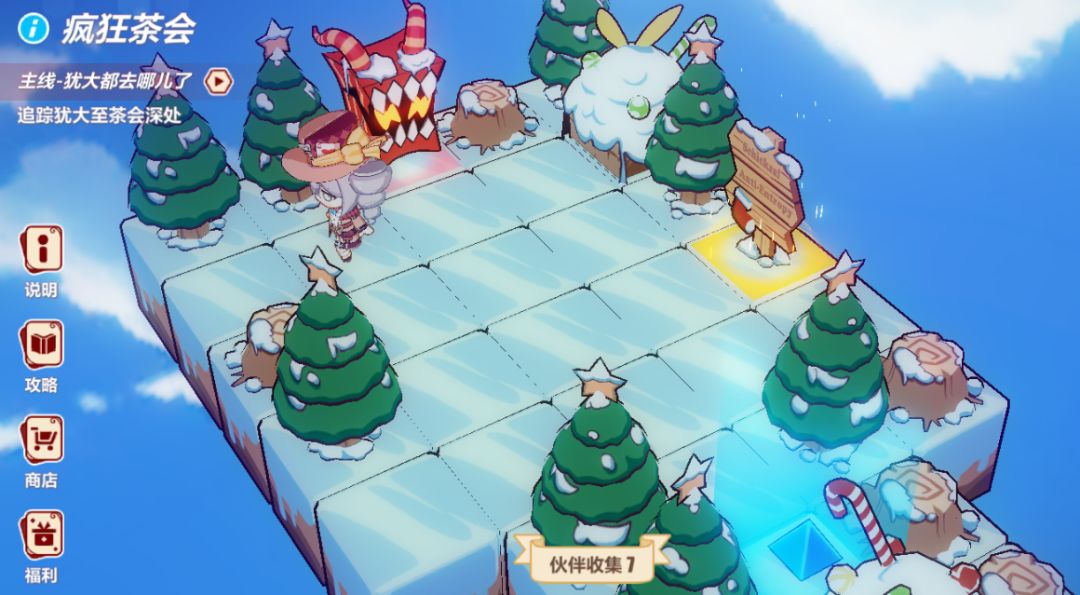Open the 说明 instructions icon
The width and height of the screenshot is (1080, 595).
coord(42,250)
